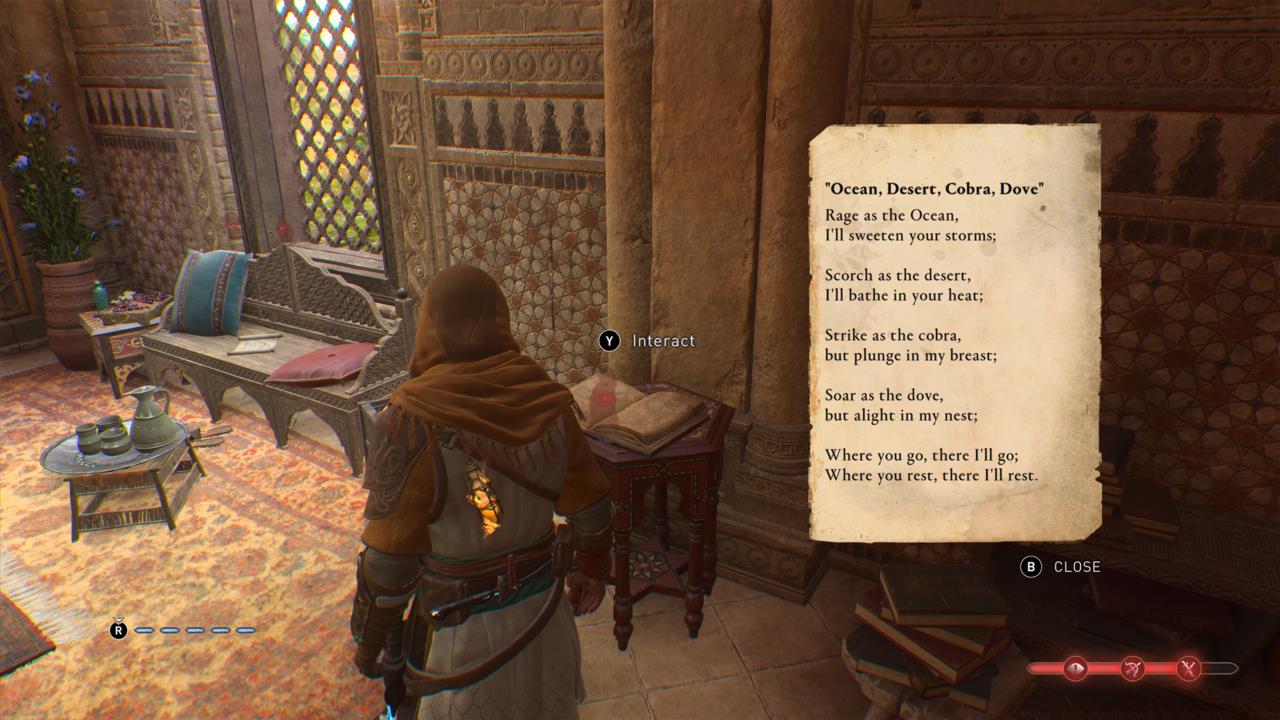Viewport: 1280px width, 720px height.
Task: Click the stanza starting with Rage as the Ocean
Action: pyautogui.click(x=911, y=225)
